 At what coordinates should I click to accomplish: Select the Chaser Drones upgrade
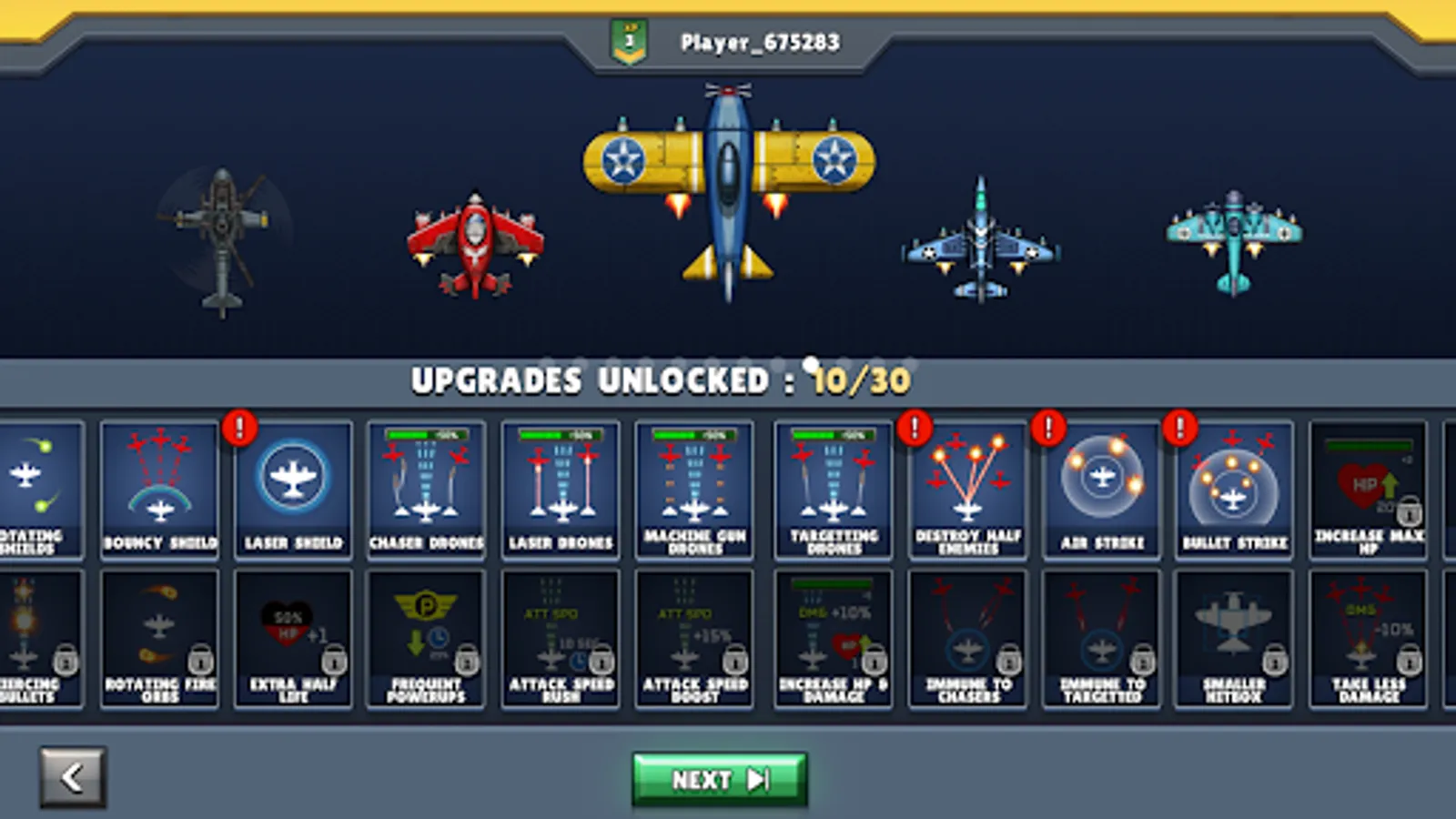pos(428,487)
